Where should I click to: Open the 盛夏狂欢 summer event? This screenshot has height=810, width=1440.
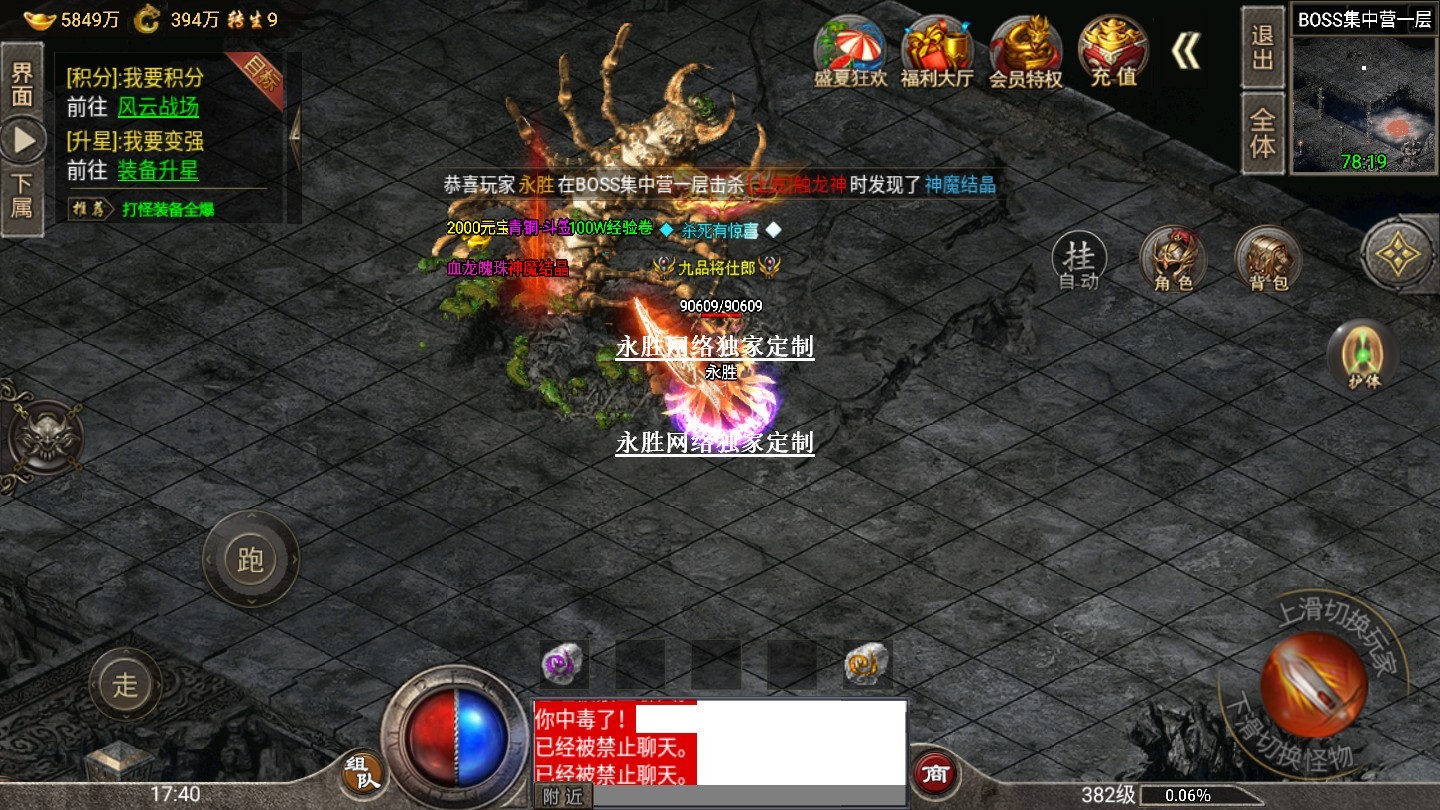tap(850, 52)
